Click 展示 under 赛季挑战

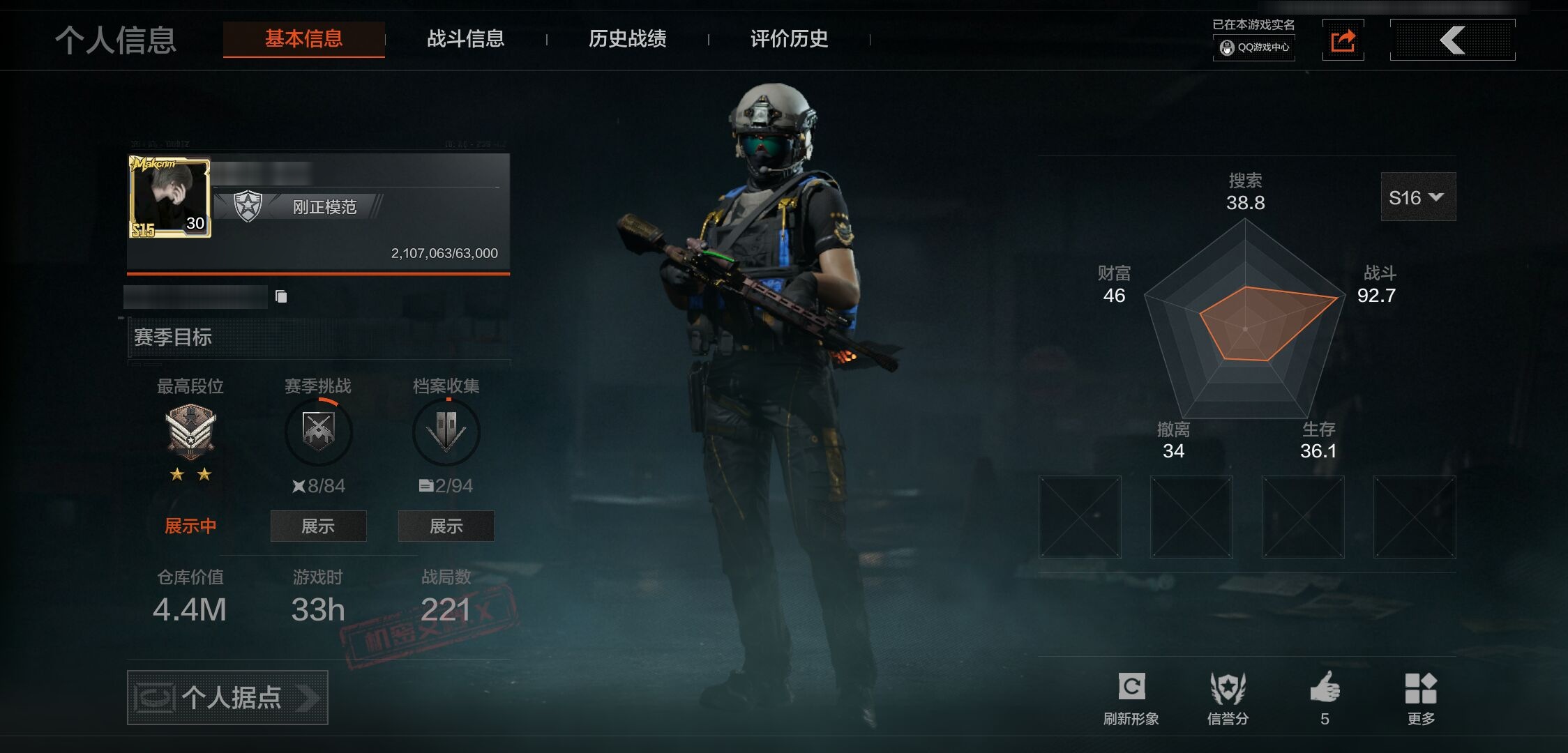pyautogui.click(x=318, y=526)
